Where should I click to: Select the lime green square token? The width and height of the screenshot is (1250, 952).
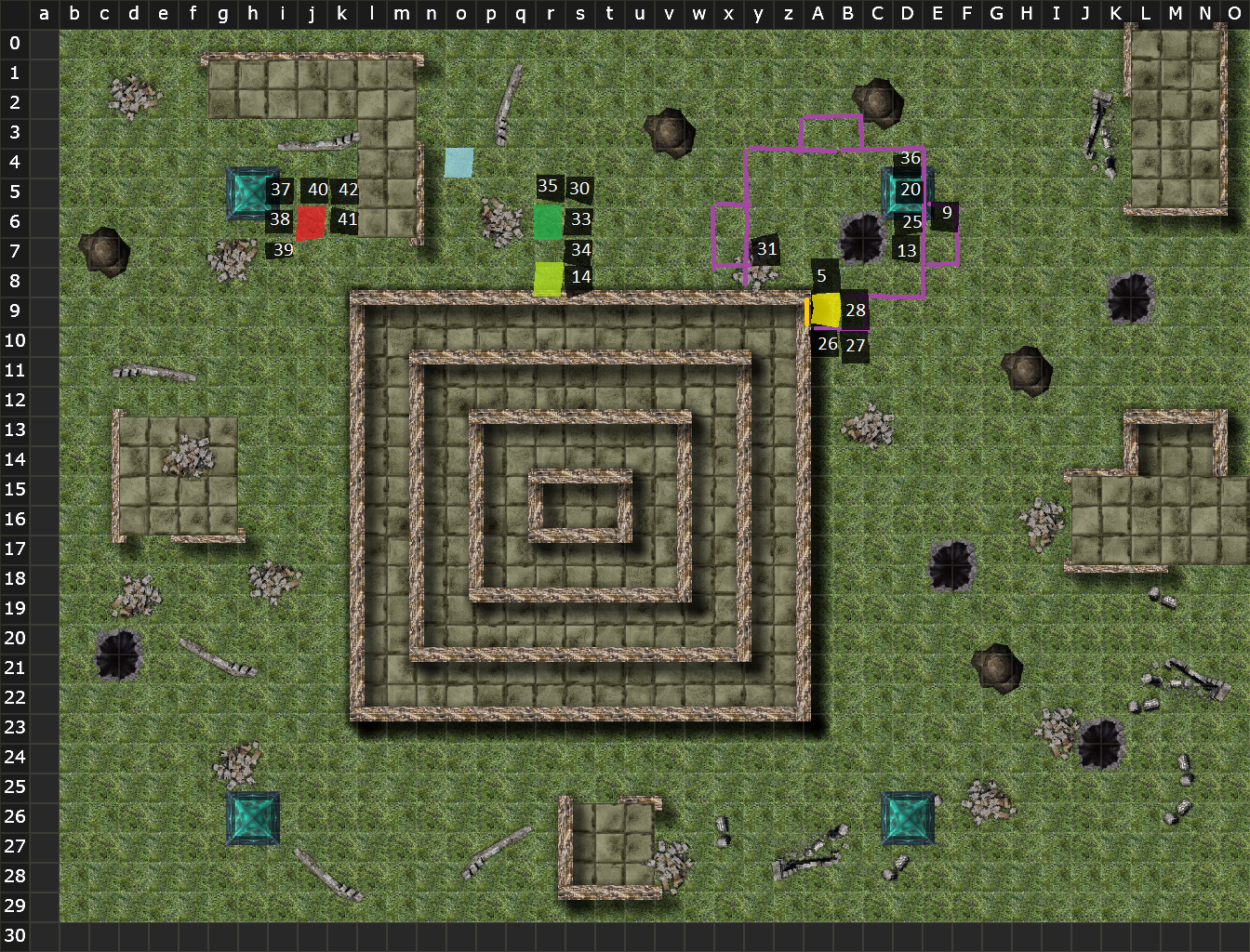549,279
